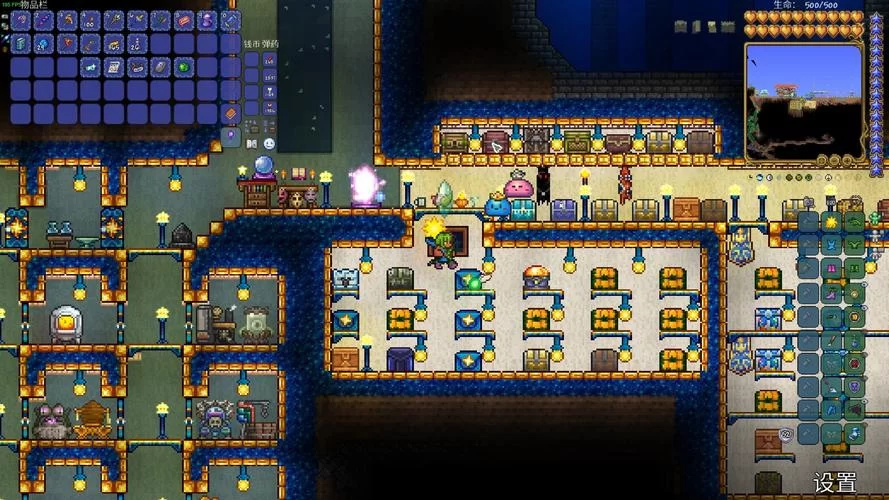Click the world minimap
The image size is (889, 500).
tap(804, 100)
